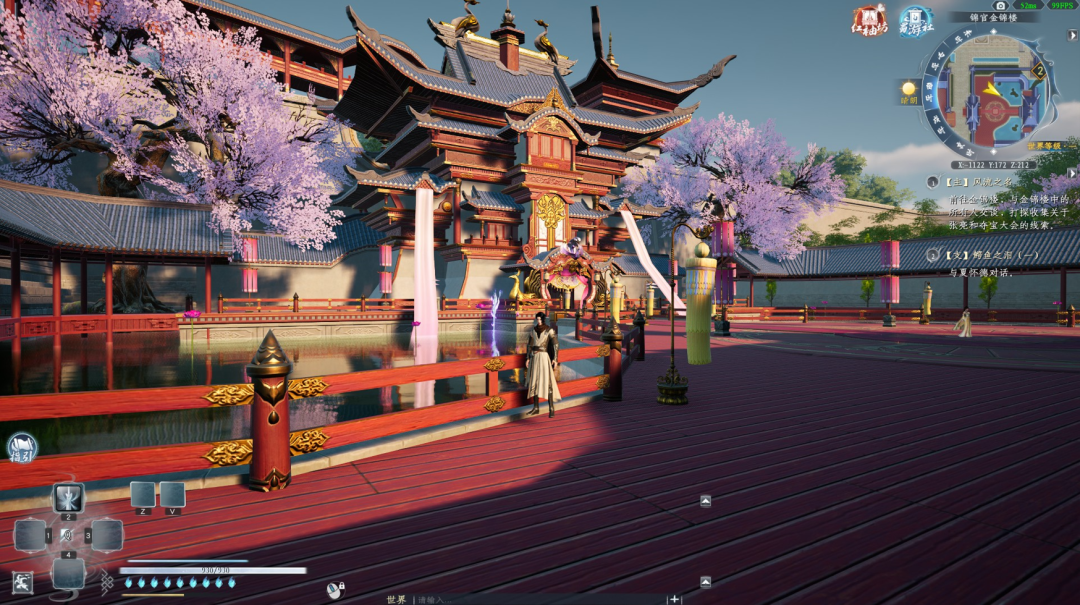
Task: Click the running figure sprint icon
Action: [x=21, y=582]
